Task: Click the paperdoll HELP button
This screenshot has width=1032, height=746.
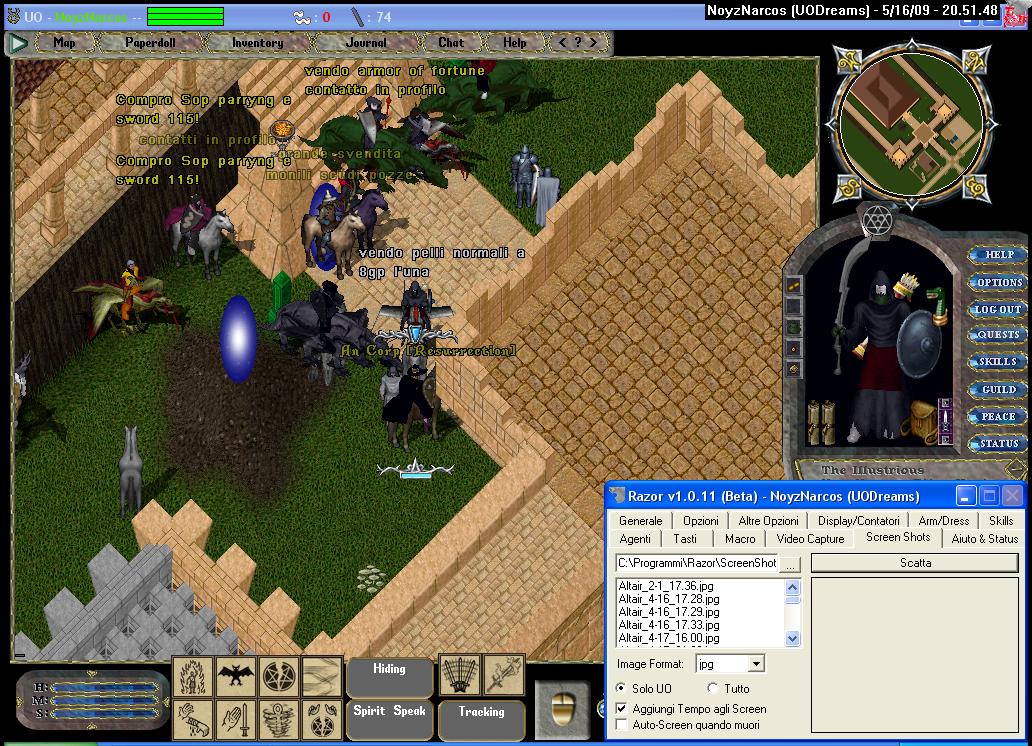Action: pyautogui.click(x=999, y=255)
